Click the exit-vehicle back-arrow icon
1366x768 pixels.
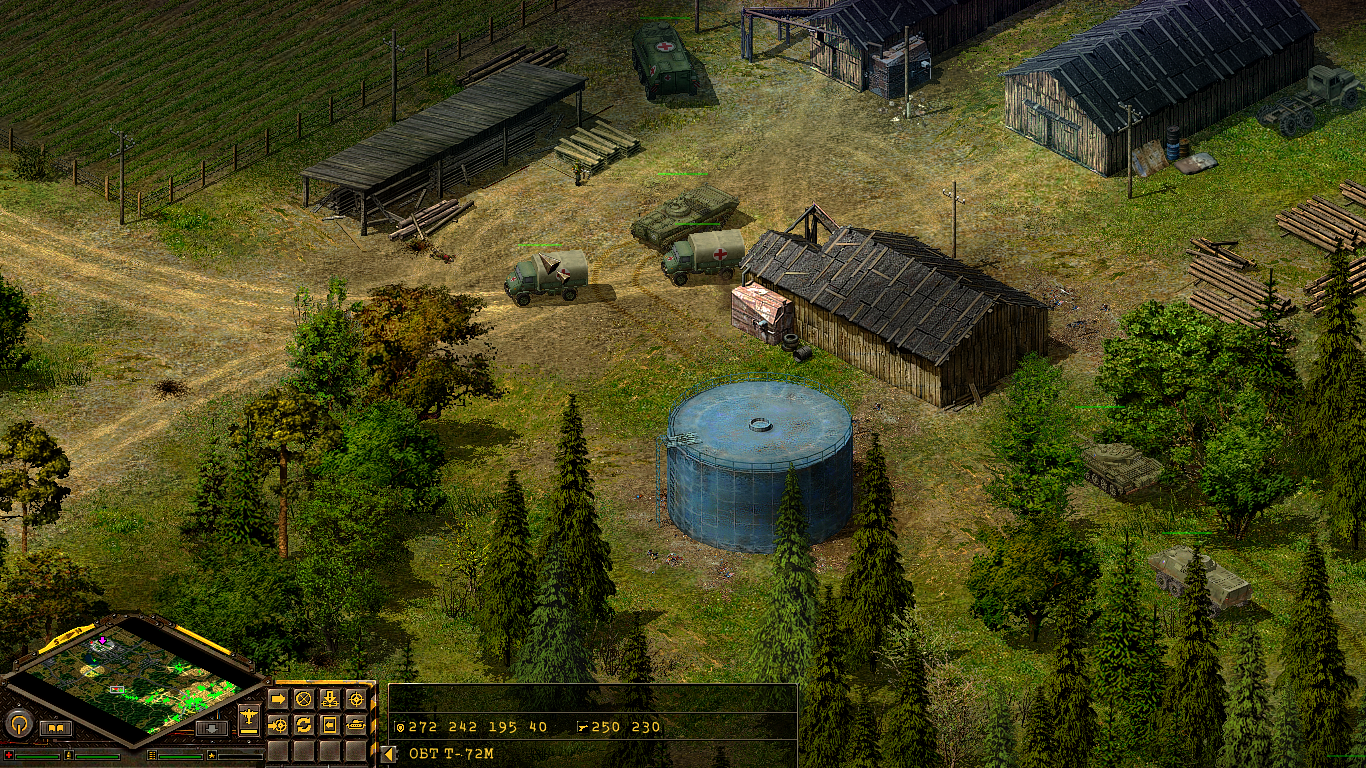click(330, 725)
